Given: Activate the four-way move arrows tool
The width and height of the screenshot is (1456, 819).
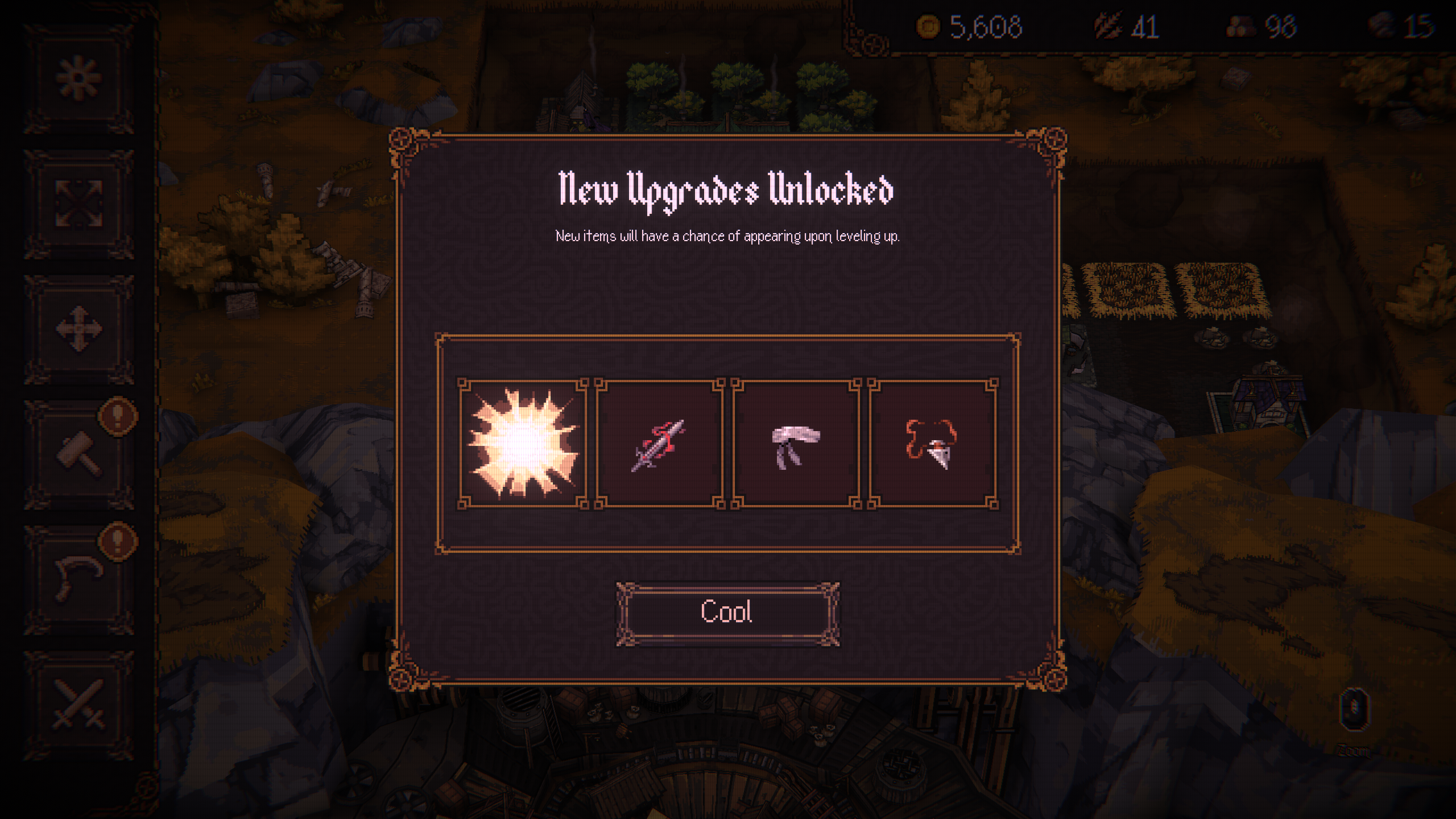Looking at the screenshot, I should tap(78, 329).
